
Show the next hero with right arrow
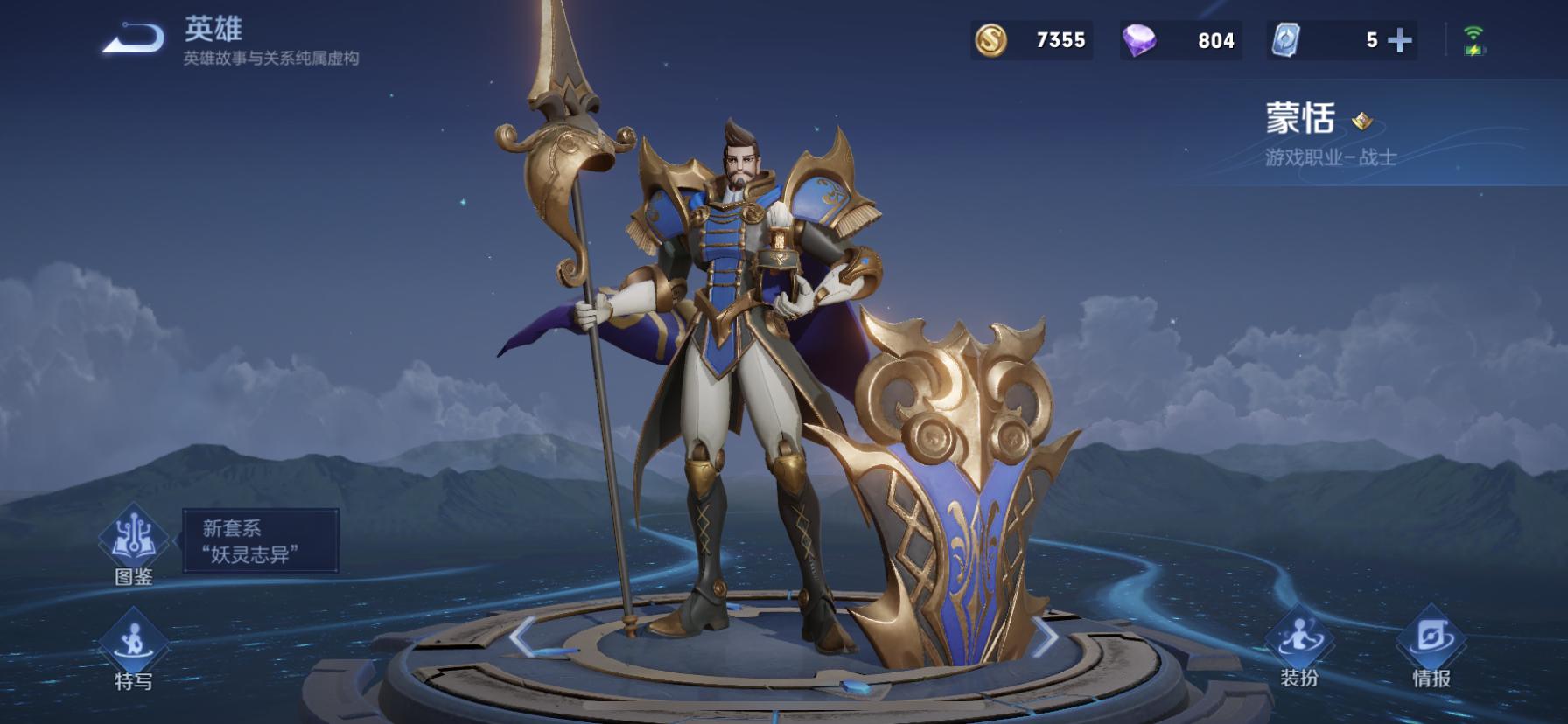[1045, 637]
